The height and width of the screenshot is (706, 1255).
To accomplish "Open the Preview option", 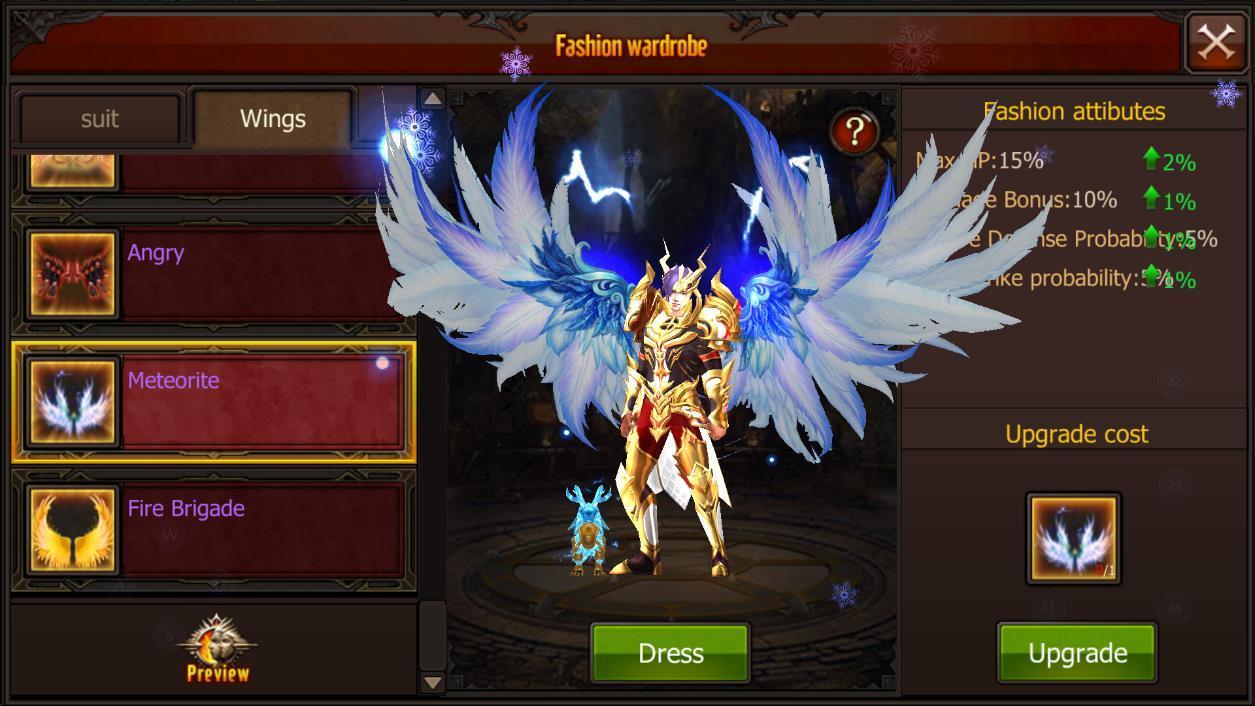I will 218,650.
